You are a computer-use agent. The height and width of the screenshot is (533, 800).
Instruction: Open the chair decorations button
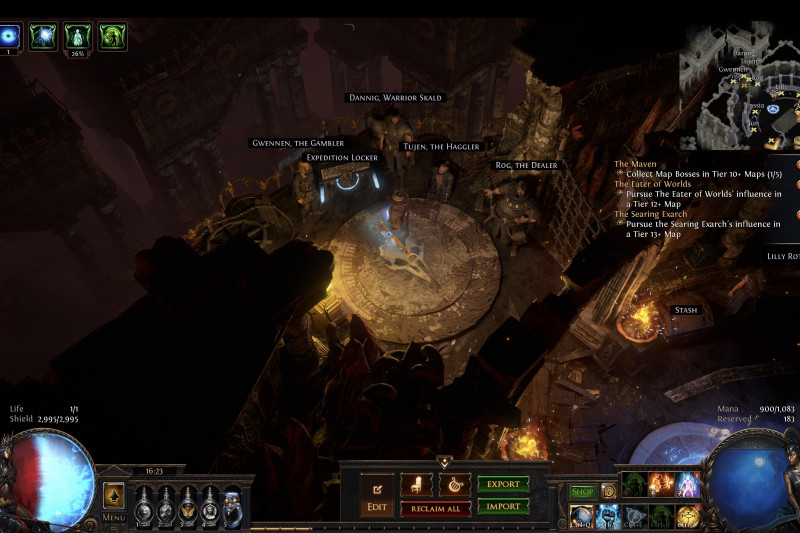(x=416, y=485)
